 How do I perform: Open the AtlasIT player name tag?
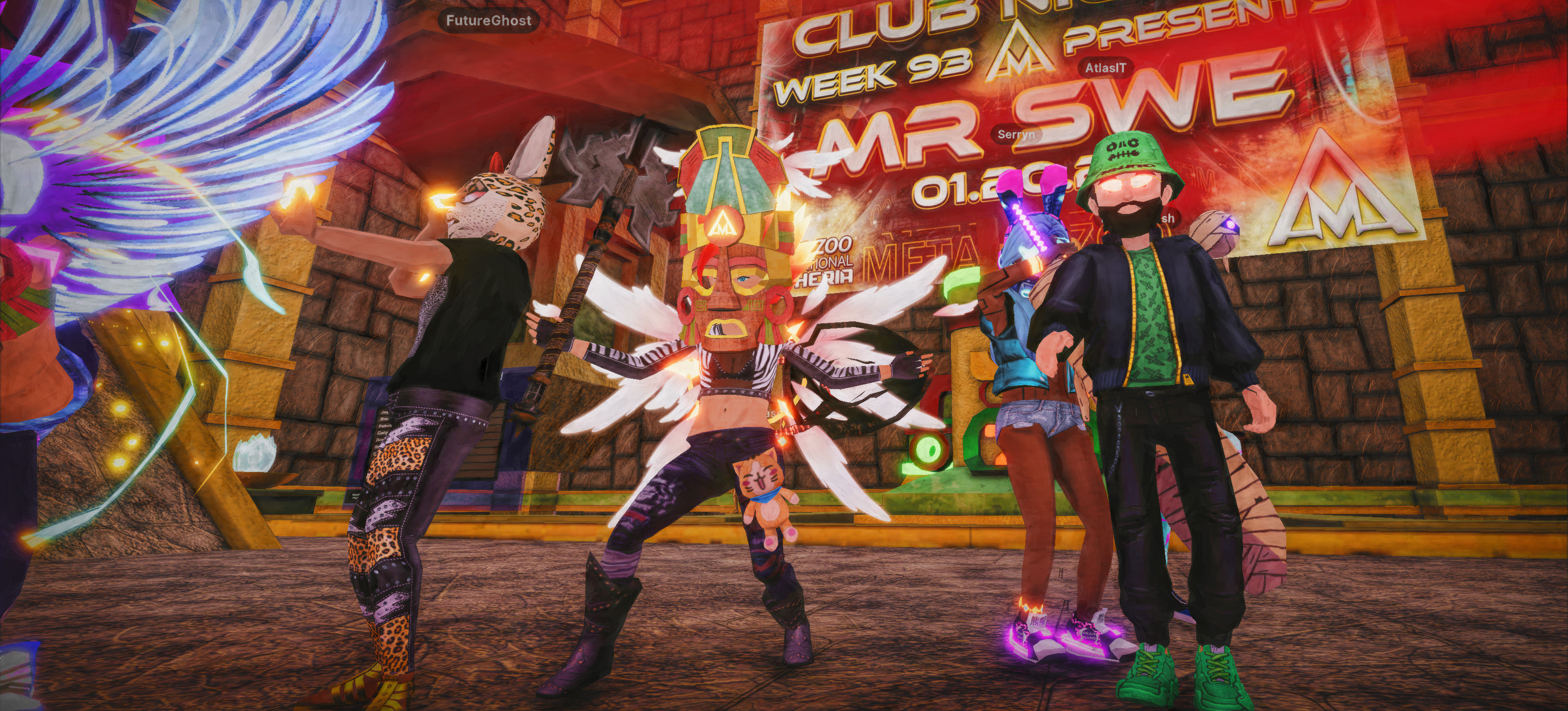pos(1105,69)
